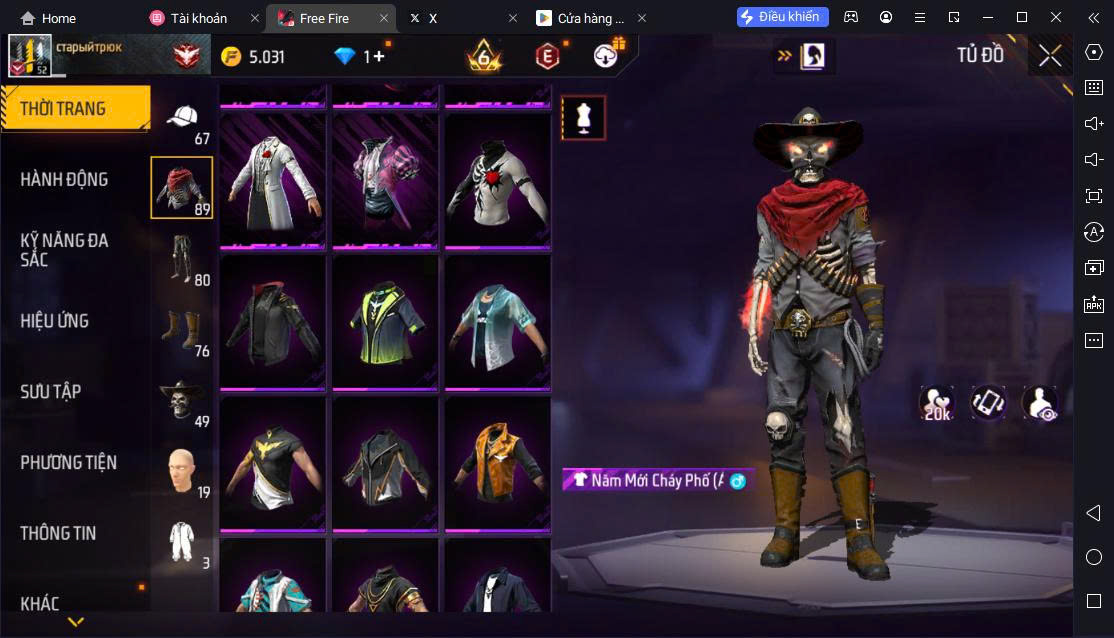The height and width of the screenshot is (638, 1114).
Task: Go to the SƯU TẬP tab
Action: coord(51,392)
